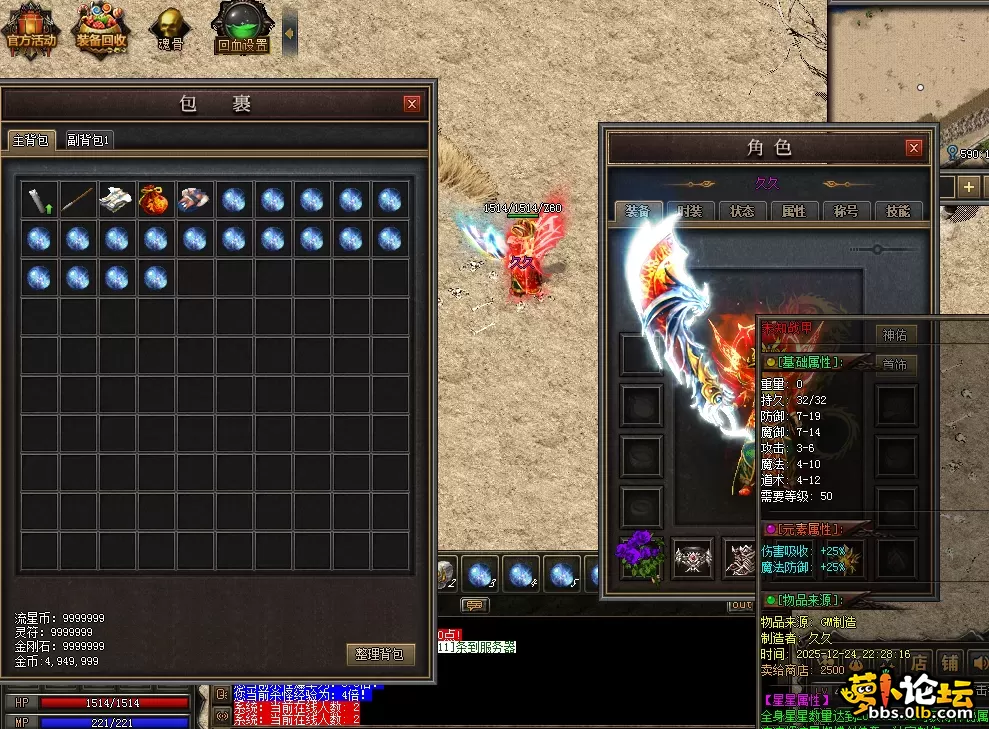The height and width of the screenshot is (729, 989).
Task: Open the 官方活动 official events icon
Action: pos(31,29)
